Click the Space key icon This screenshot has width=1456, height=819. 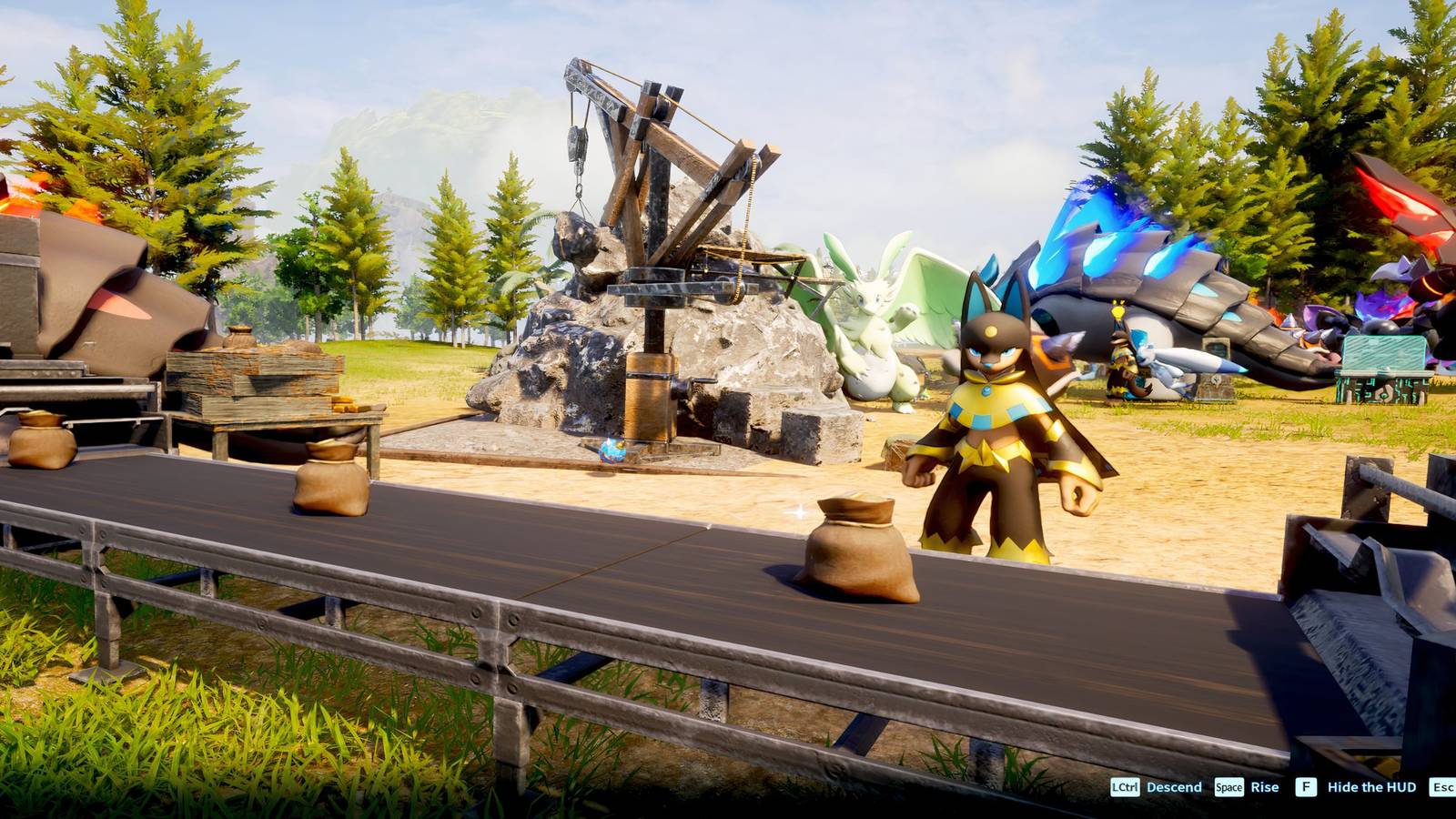(1228, 786)
